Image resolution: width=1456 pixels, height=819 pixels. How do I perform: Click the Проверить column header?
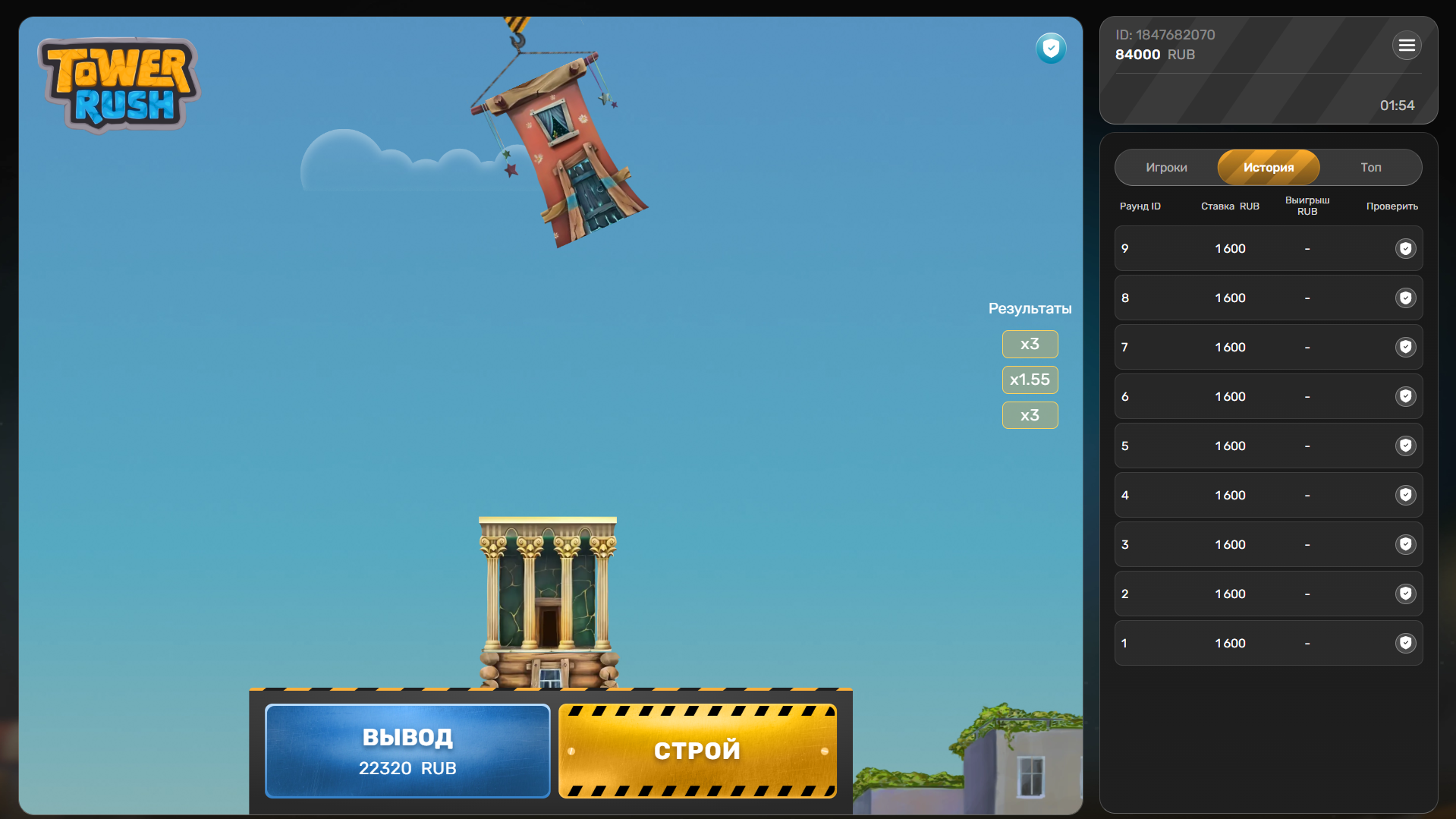[x=1391, y=206]
